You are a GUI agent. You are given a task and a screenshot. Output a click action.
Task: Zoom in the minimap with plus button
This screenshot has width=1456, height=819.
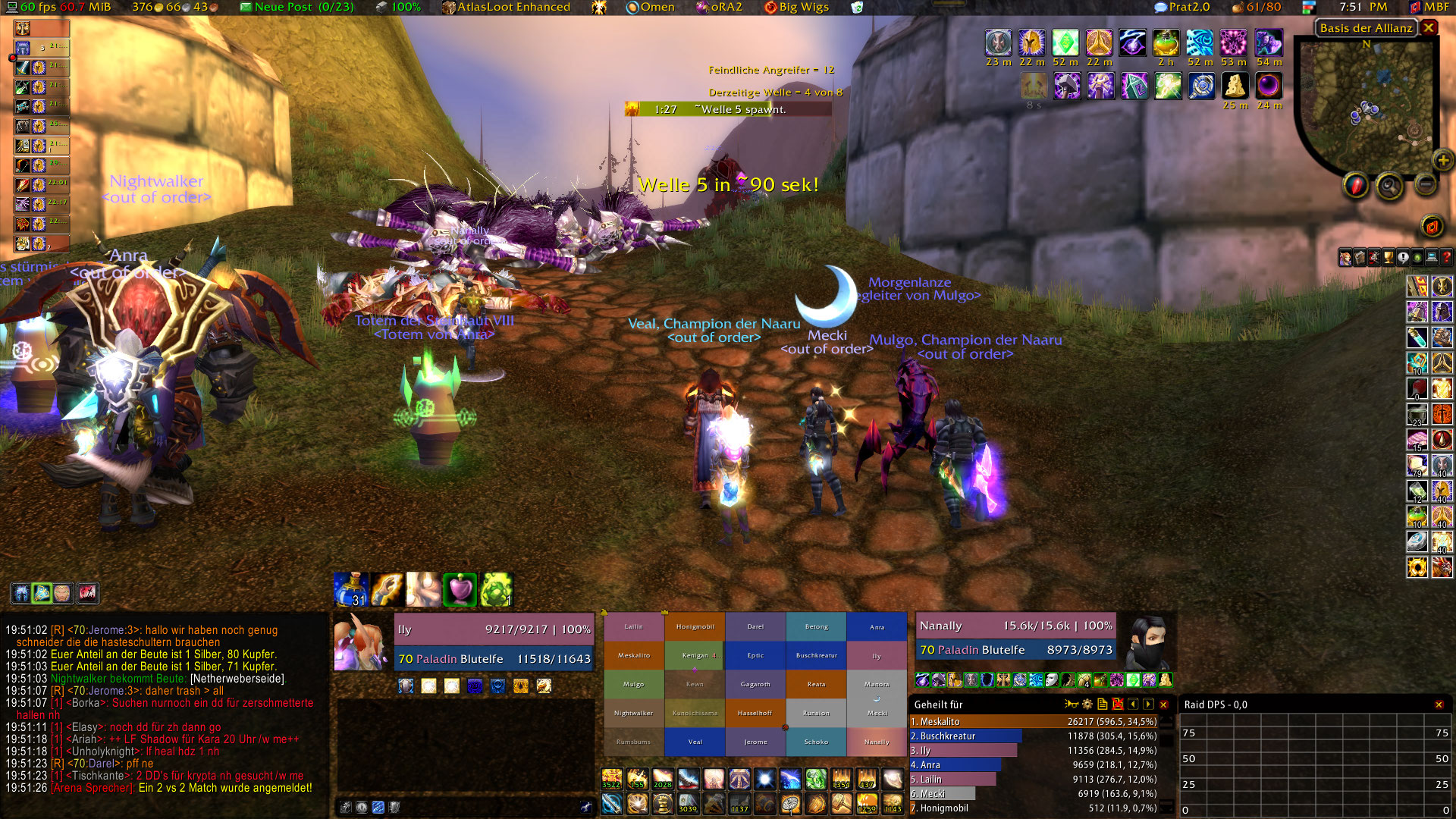coord(1442,160)
